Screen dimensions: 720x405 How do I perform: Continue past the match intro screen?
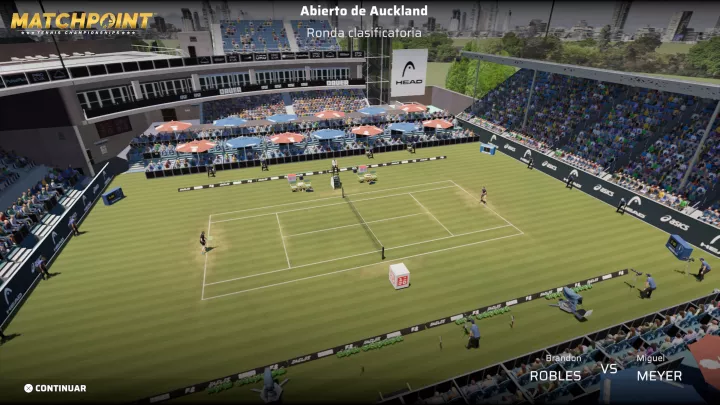56,388
